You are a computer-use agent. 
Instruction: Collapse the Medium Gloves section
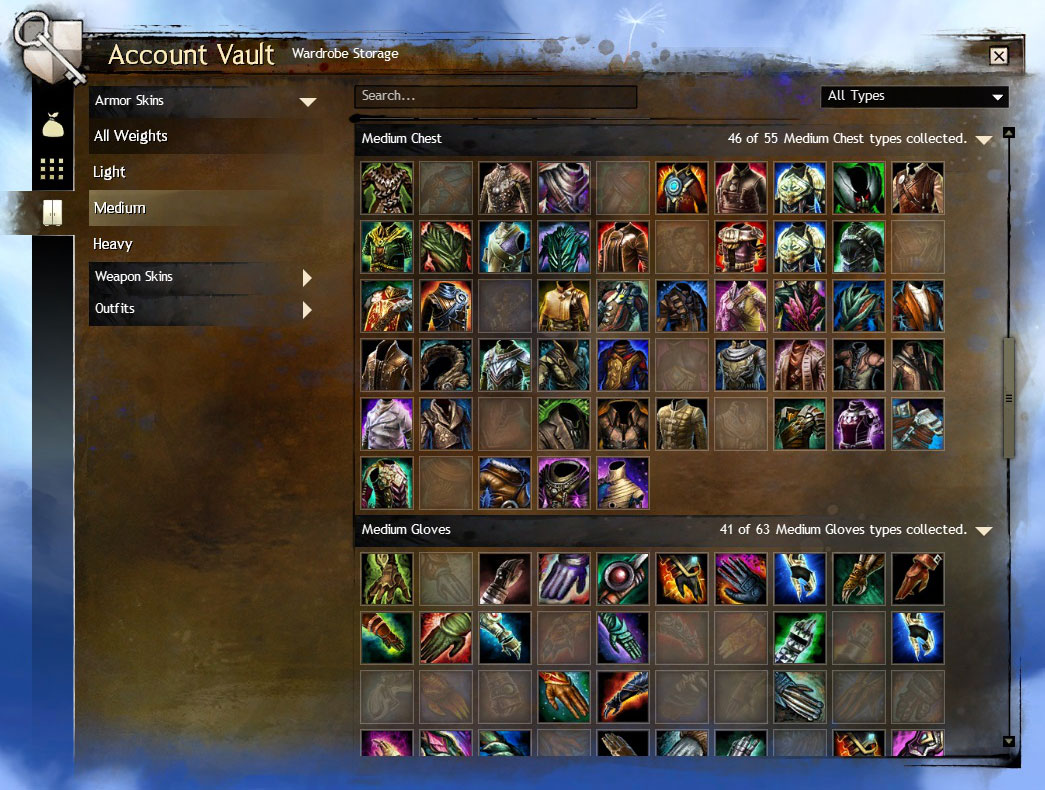[983, 531]
